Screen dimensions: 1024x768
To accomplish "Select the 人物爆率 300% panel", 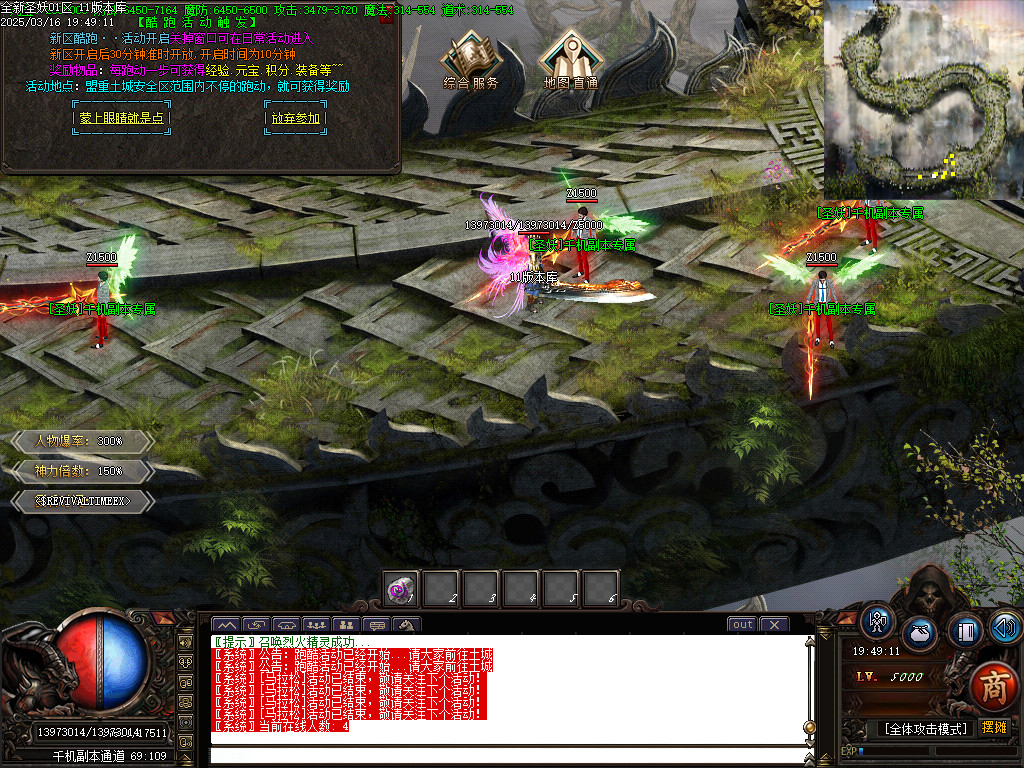I will (82, 441).
